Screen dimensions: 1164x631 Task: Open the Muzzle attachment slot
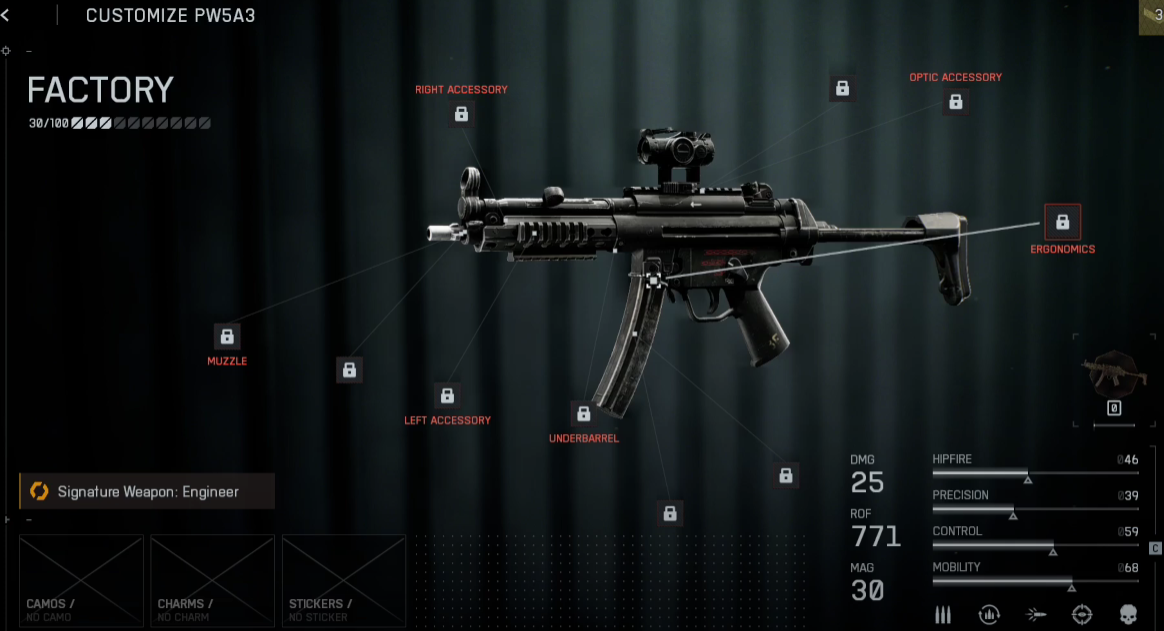[x=227, y=336]
